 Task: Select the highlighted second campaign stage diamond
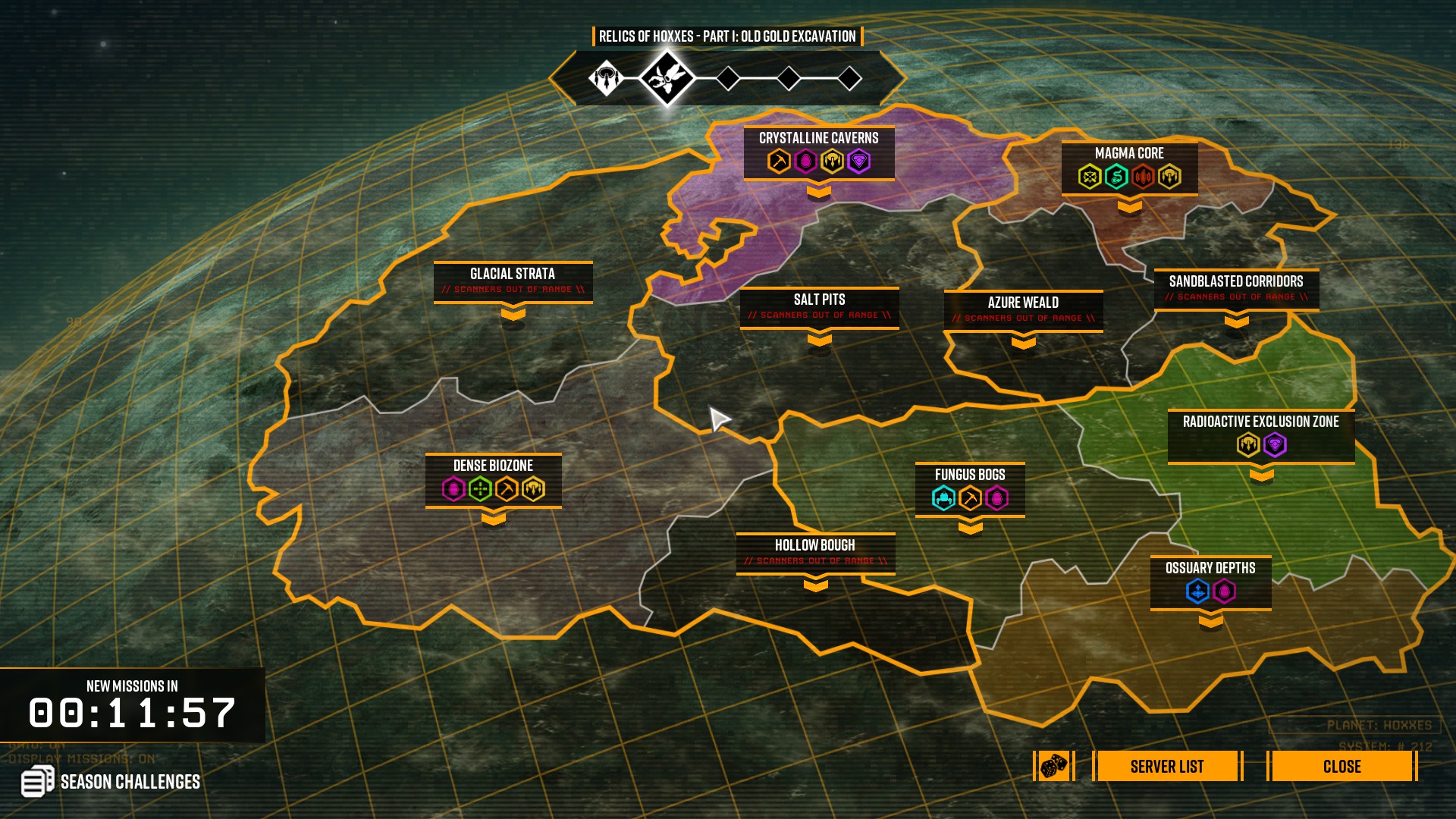(x=667, y=77)
